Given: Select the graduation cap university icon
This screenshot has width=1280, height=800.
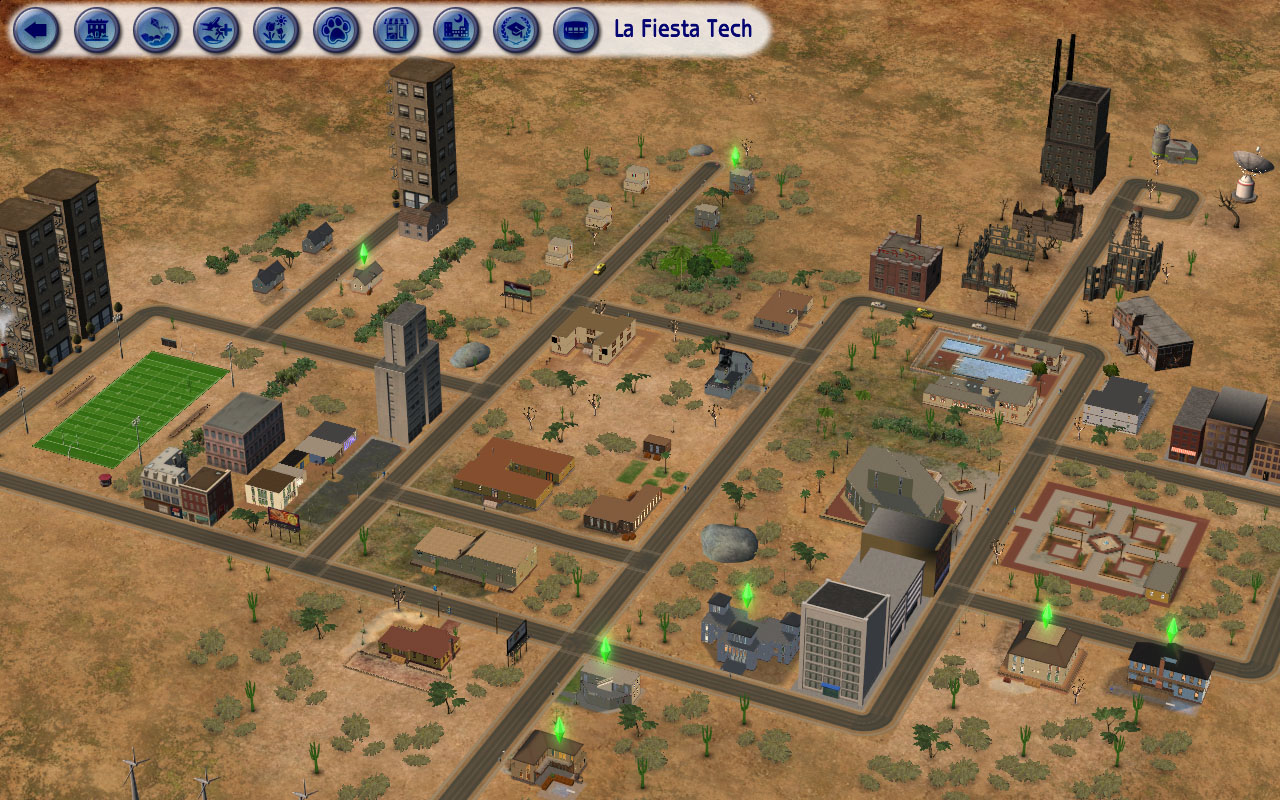Looking at the screenshot, I should point(517,30).
